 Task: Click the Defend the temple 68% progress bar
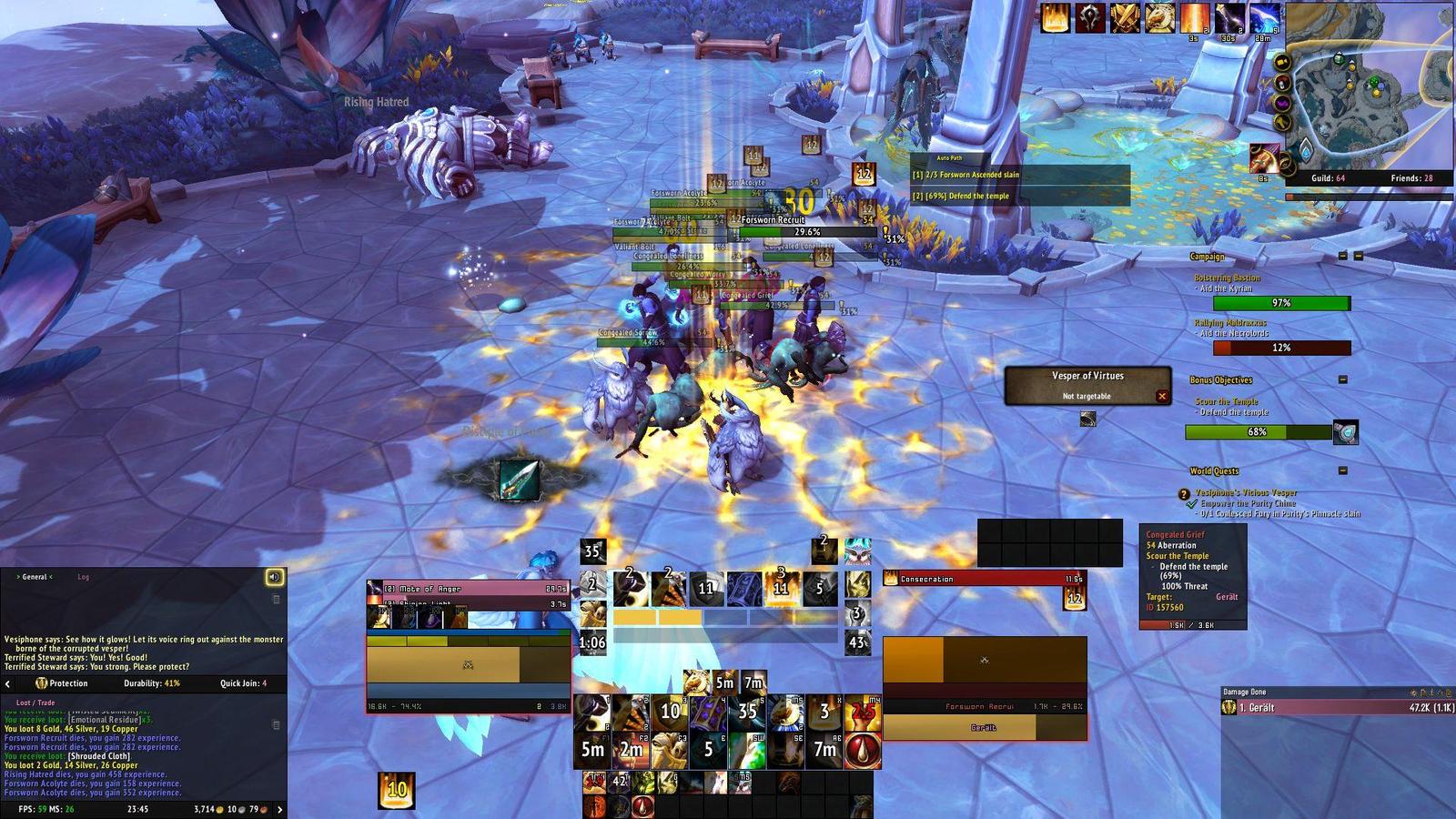pyautogui.click(x=1259, y=433)
